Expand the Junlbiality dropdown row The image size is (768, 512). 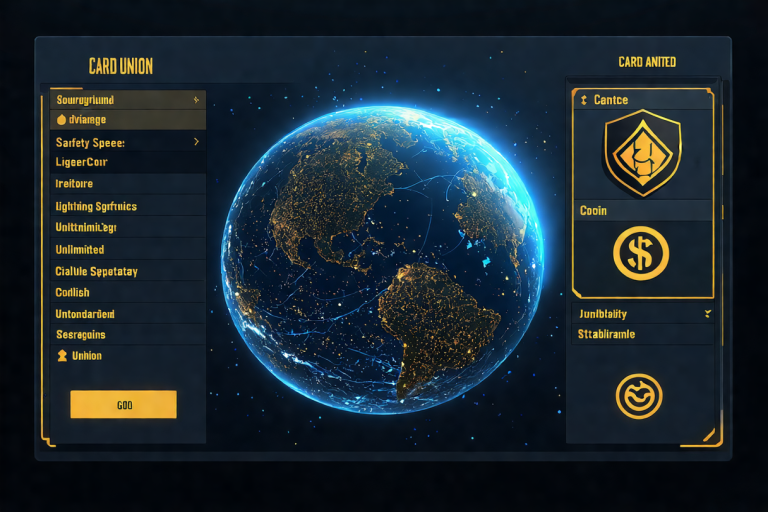643,313
